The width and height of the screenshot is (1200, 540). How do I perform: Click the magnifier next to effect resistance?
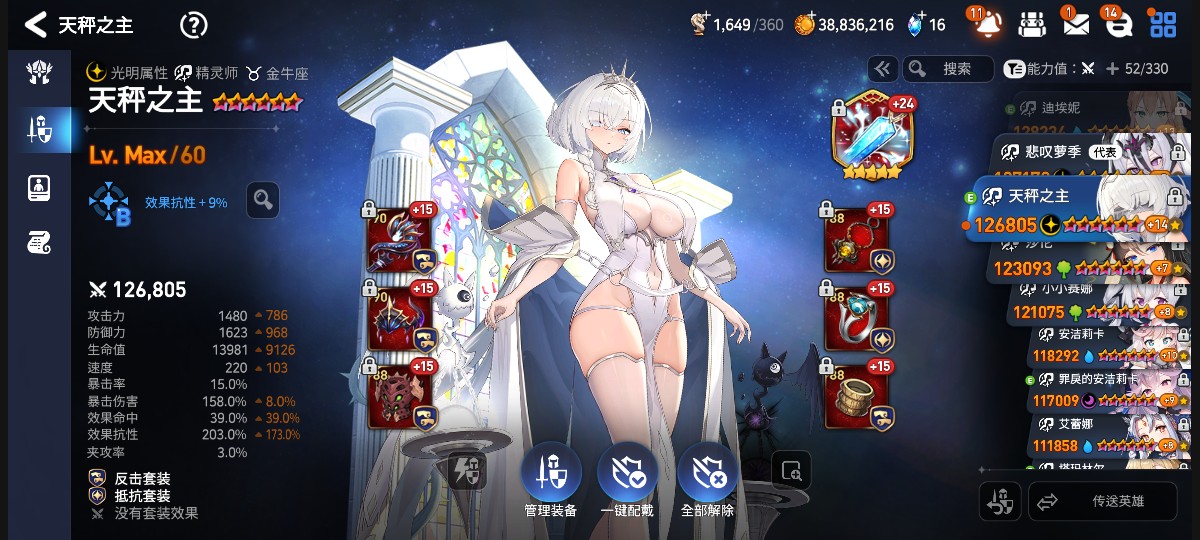(x=263, y=200)
